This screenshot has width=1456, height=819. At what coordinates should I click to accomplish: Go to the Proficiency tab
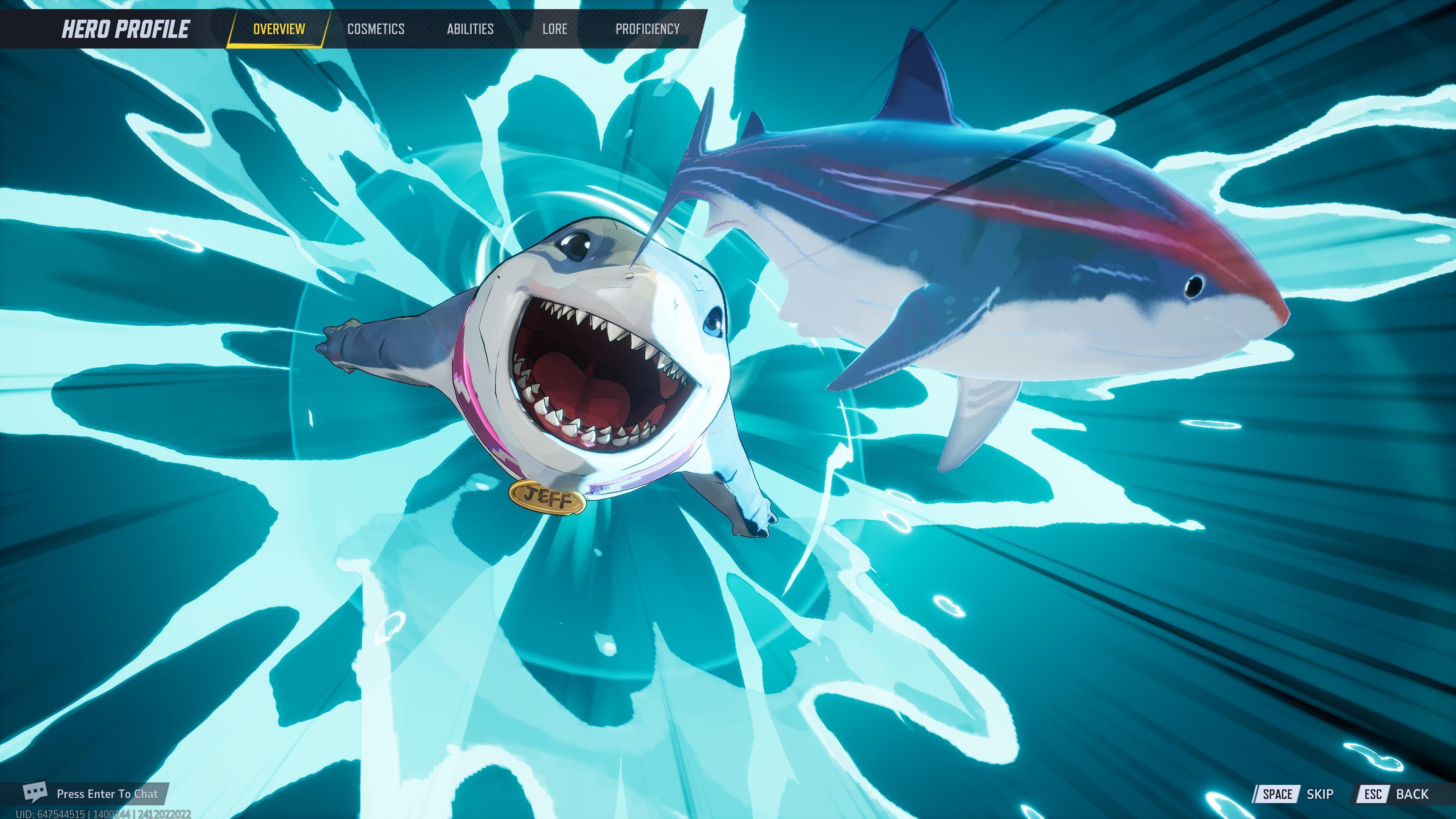647,29
